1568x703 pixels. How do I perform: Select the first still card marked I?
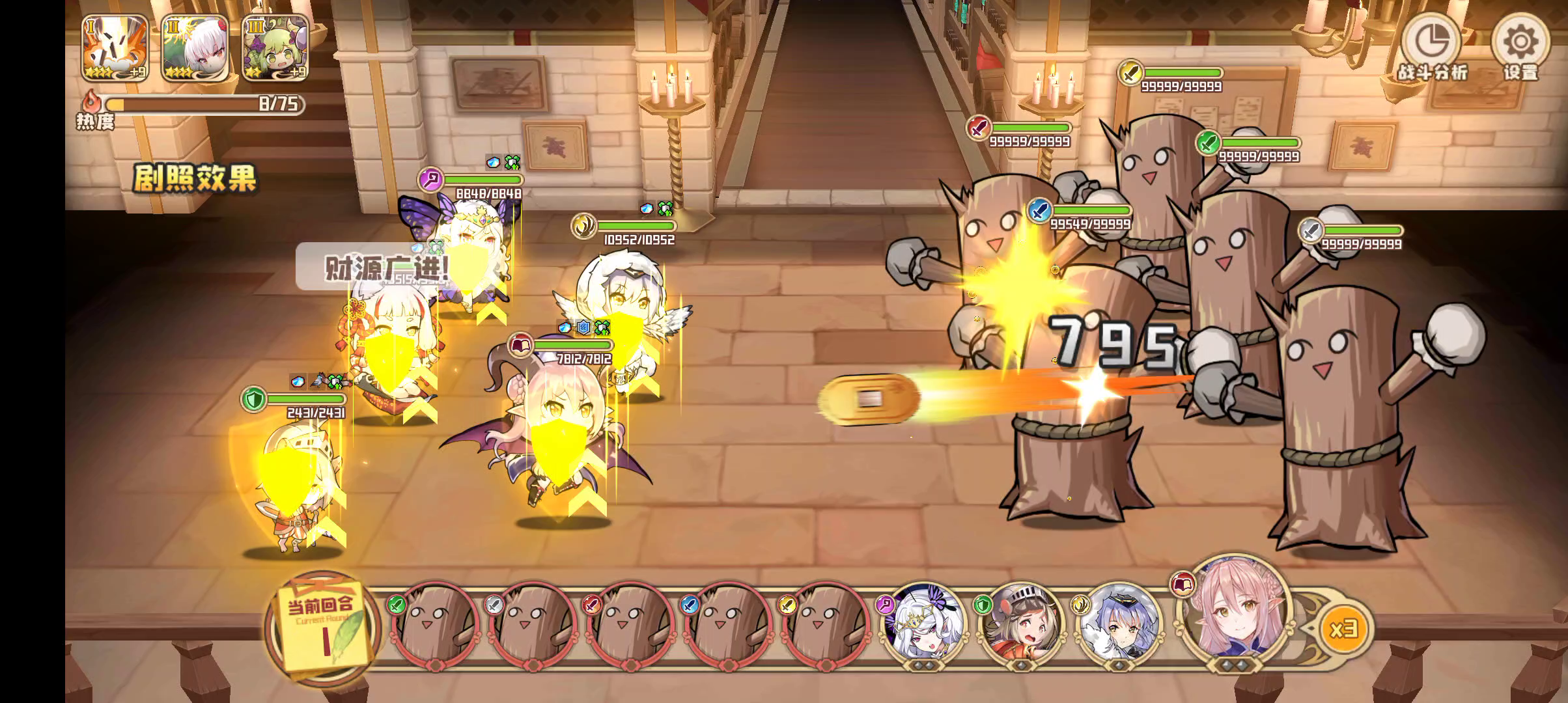[115, 48]
